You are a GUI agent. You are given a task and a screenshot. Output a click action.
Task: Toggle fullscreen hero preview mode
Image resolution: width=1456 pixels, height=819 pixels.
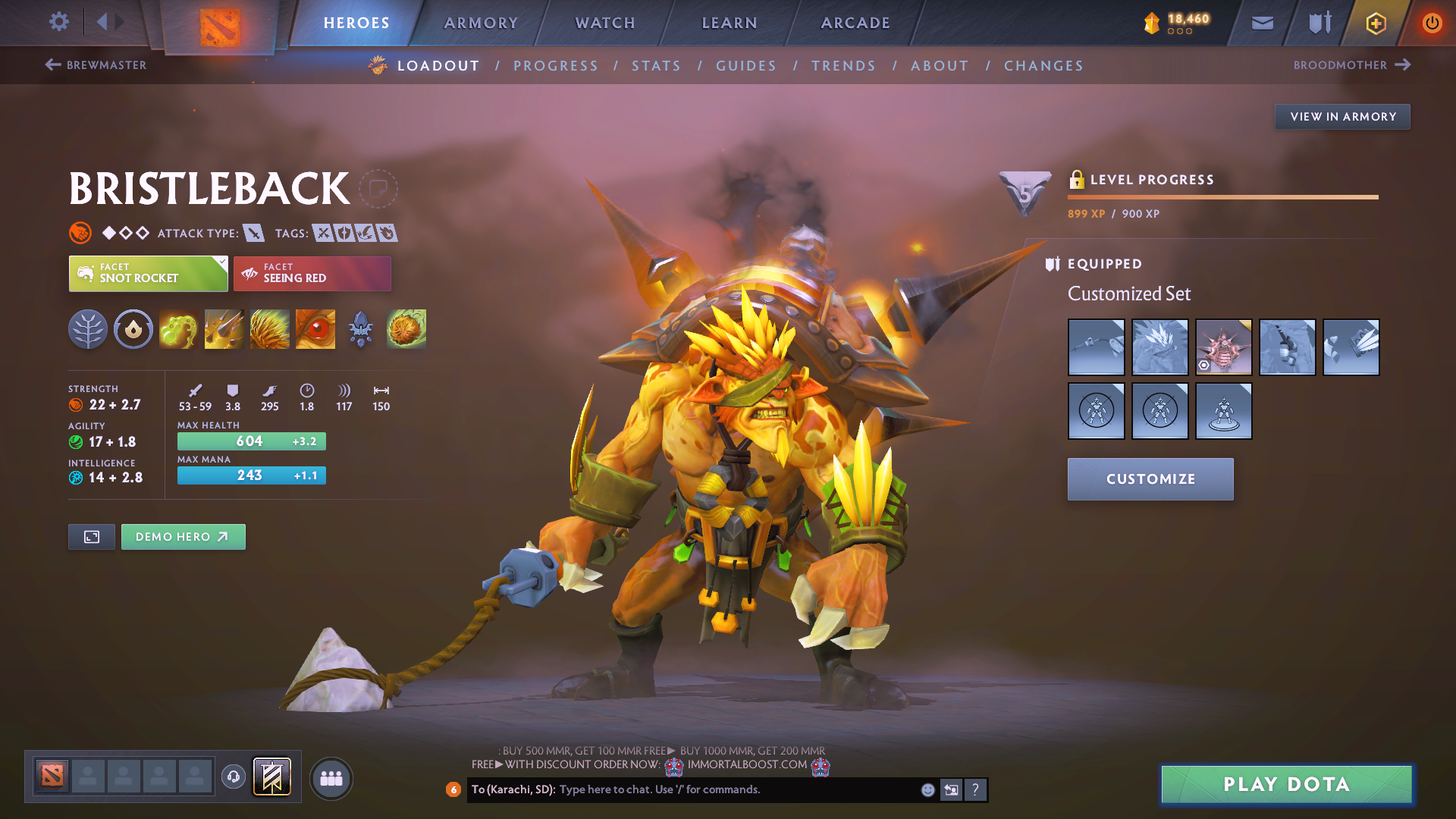click(91, 536)
